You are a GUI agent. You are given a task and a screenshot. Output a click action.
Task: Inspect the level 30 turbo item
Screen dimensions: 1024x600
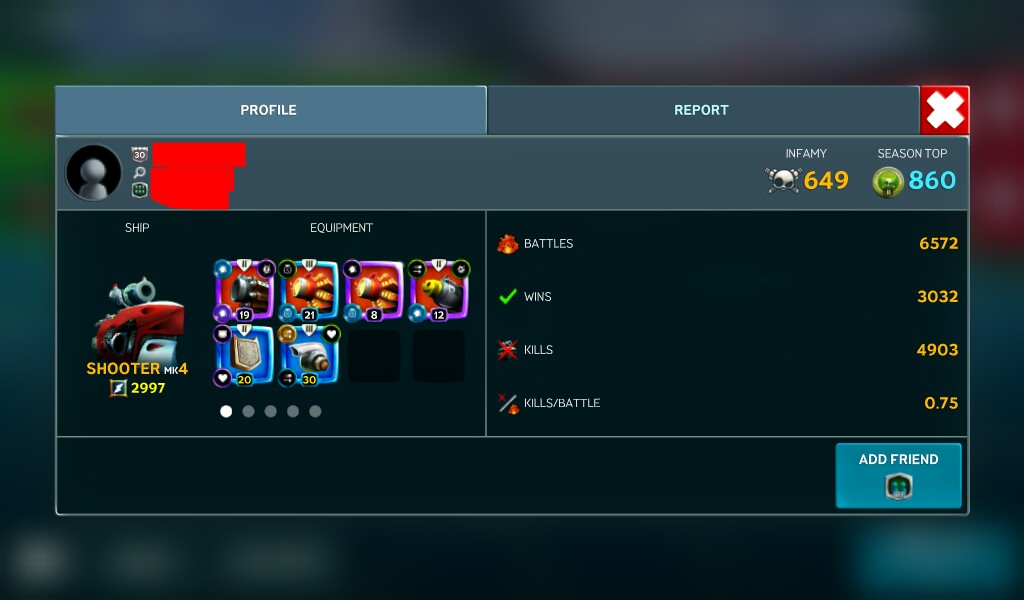click(308, 356)
